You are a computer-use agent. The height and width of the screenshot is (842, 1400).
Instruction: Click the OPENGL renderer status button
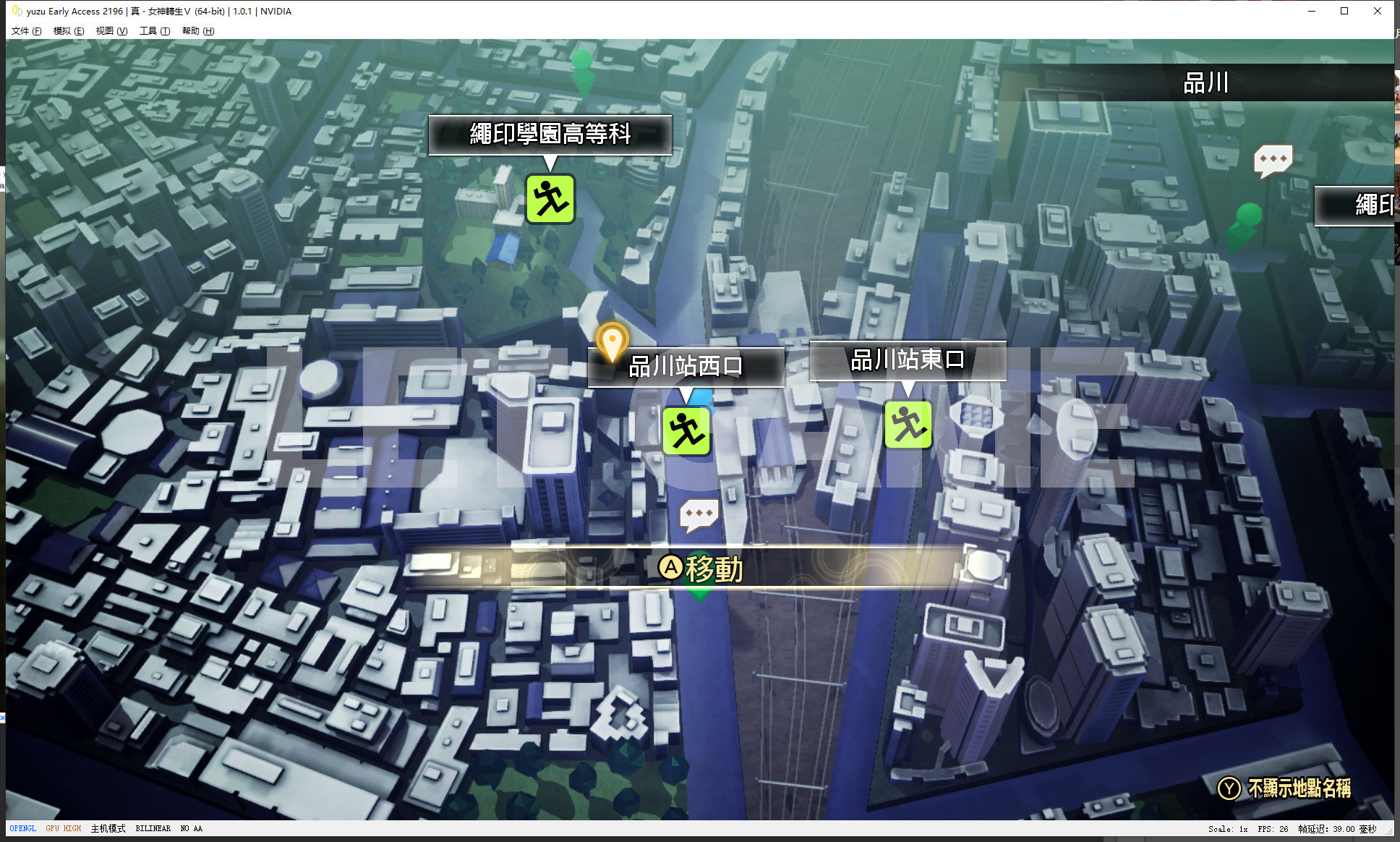(x=23, y=829)
